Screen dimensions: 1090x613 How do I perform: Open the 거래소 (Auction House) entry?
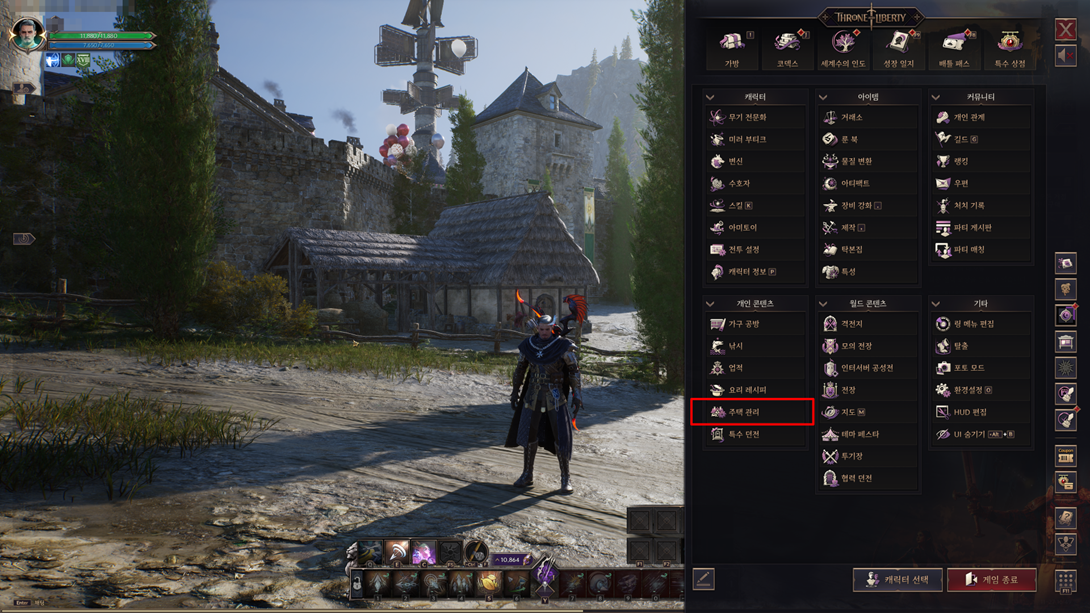point(851,118)
